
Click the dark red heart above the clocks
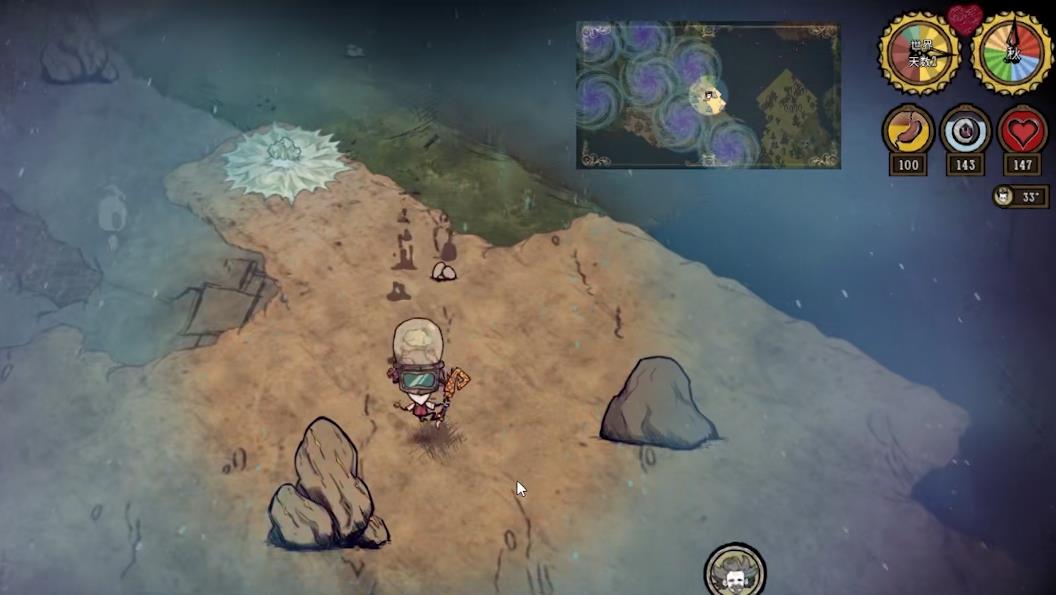click(x=965, y=18)
